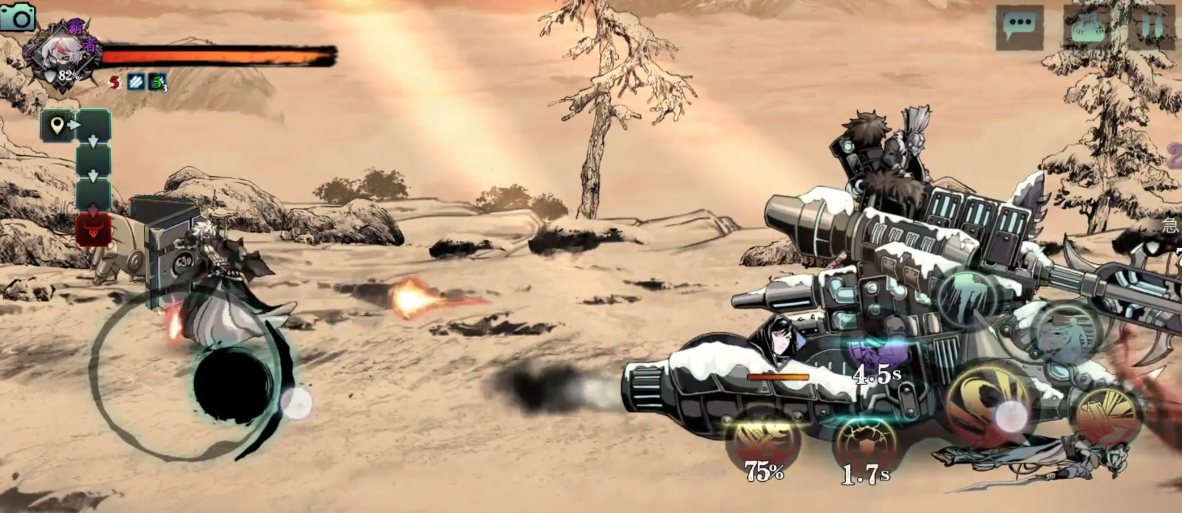Check the green numbered buff status icon
The width and height of the screenshot is (1182, 513).
[158, 83]
